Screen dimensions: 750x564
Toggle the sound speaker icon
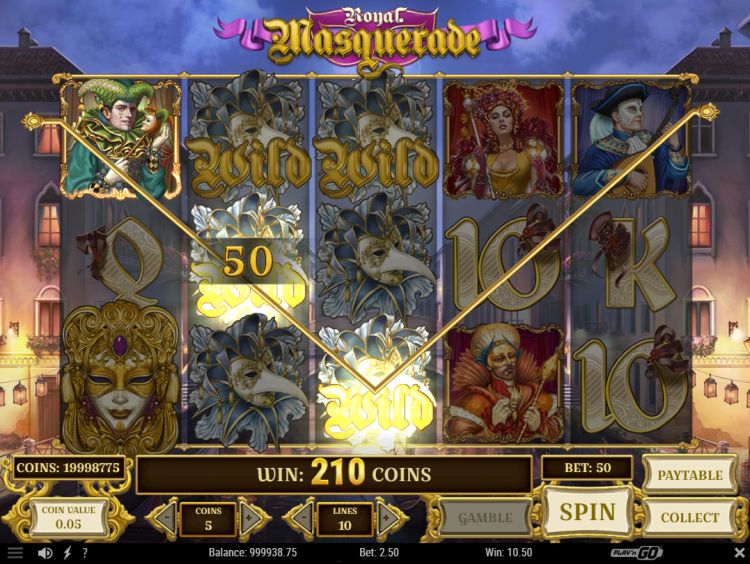[44, 552]
